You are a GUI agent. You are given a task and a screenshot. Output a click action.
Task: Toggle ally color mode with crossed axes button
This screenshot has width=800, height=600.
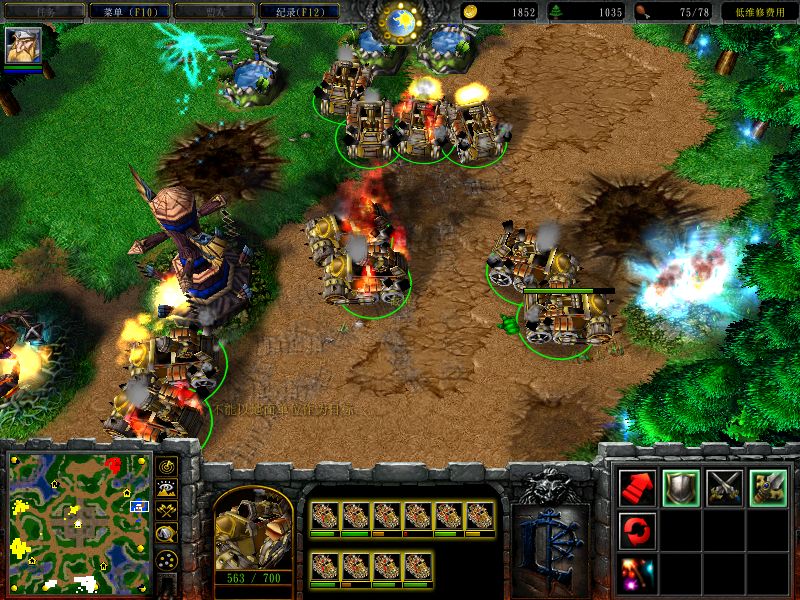[x=167, y=510]
